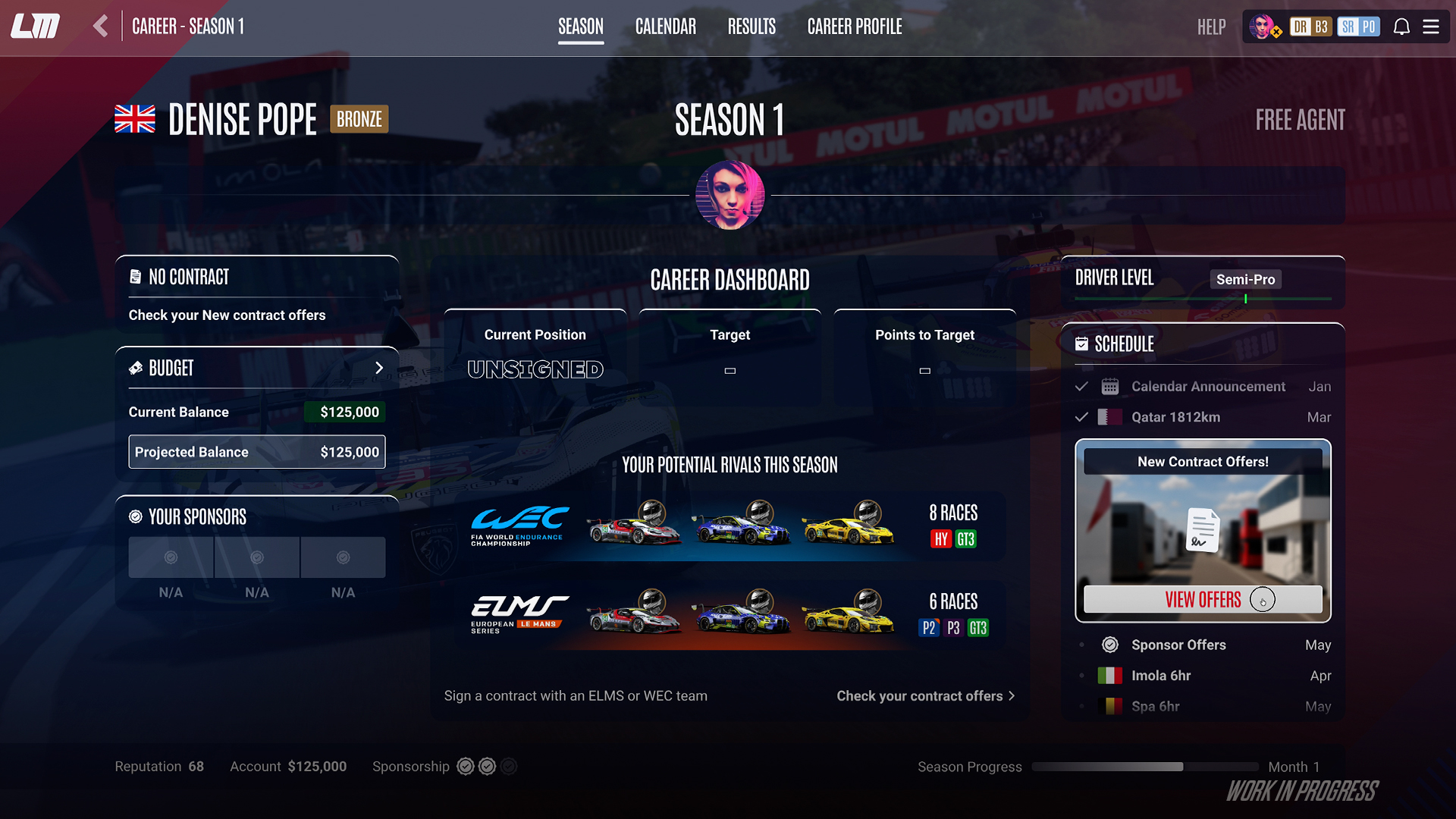Go to Career Profile tab

tap(854, 27)
